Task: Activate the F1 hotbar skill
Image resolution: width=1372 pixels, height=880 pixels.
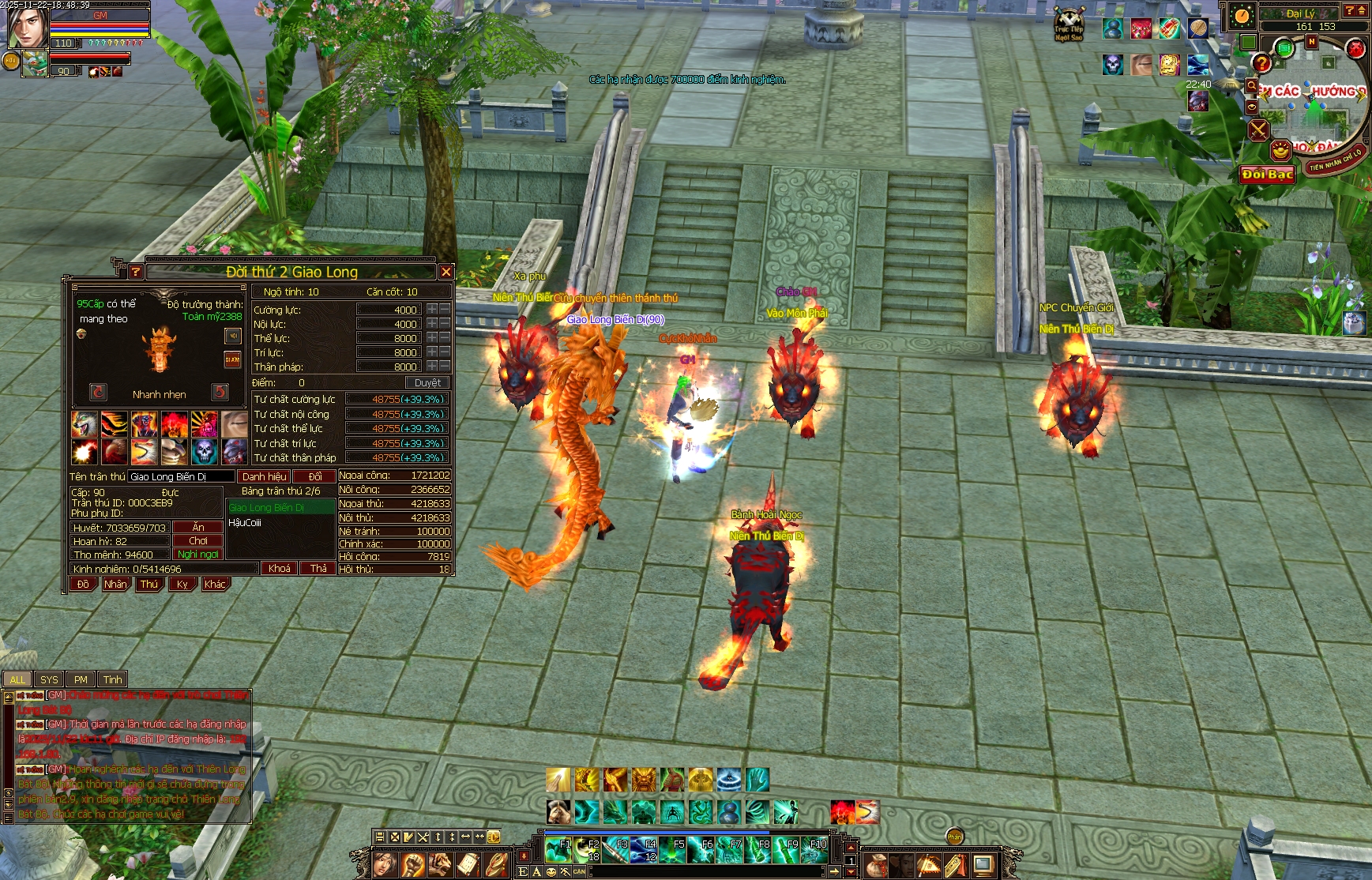Action: click(x=558, y=850)
